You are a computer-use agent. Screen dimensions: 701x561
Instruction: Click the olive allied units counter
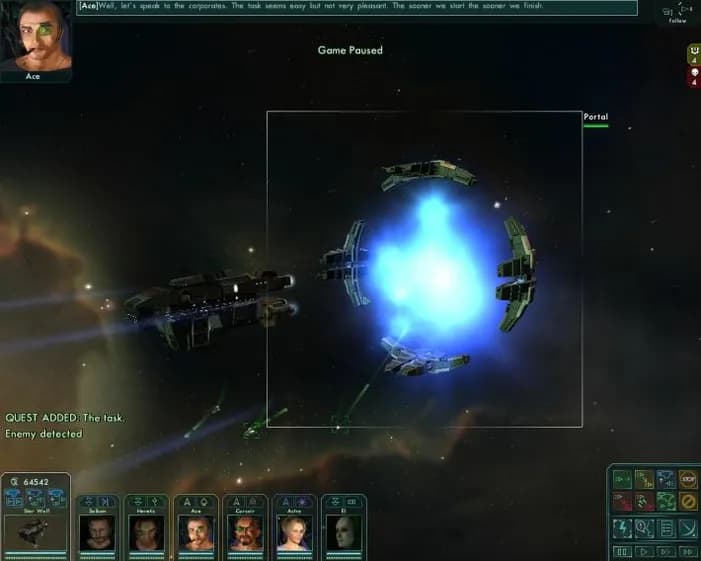point(693,54)
